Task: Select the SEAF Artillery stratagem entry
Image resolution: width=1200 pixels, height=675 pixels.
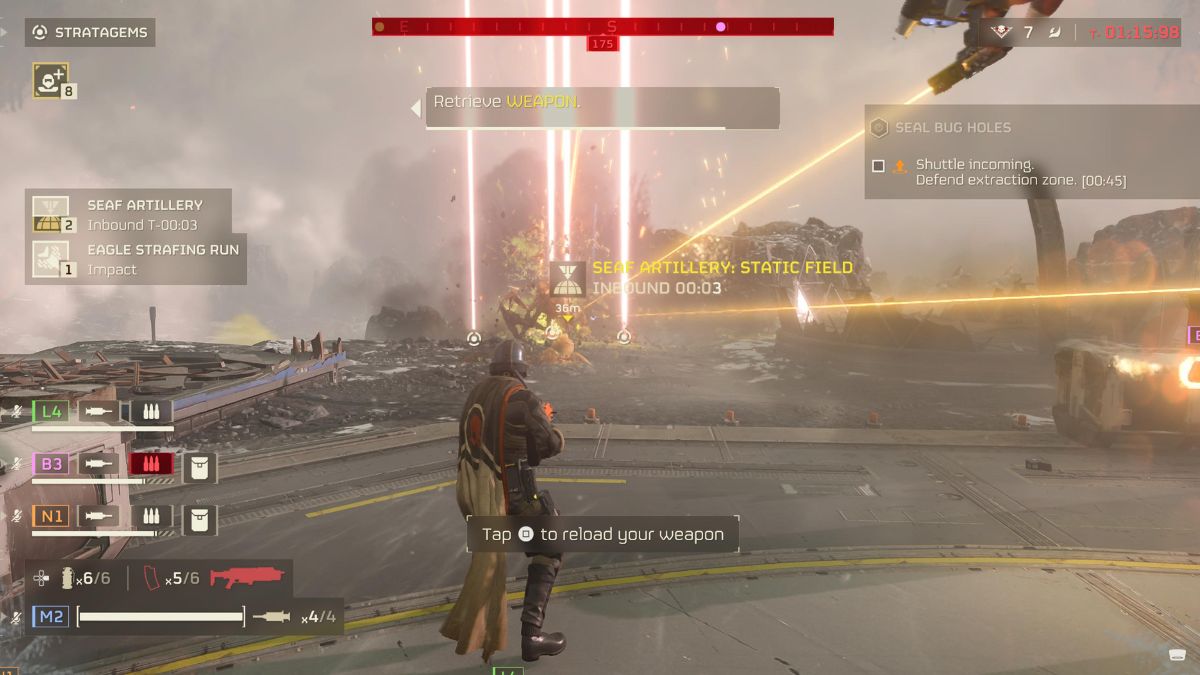Action: click(x=130, y=214)
